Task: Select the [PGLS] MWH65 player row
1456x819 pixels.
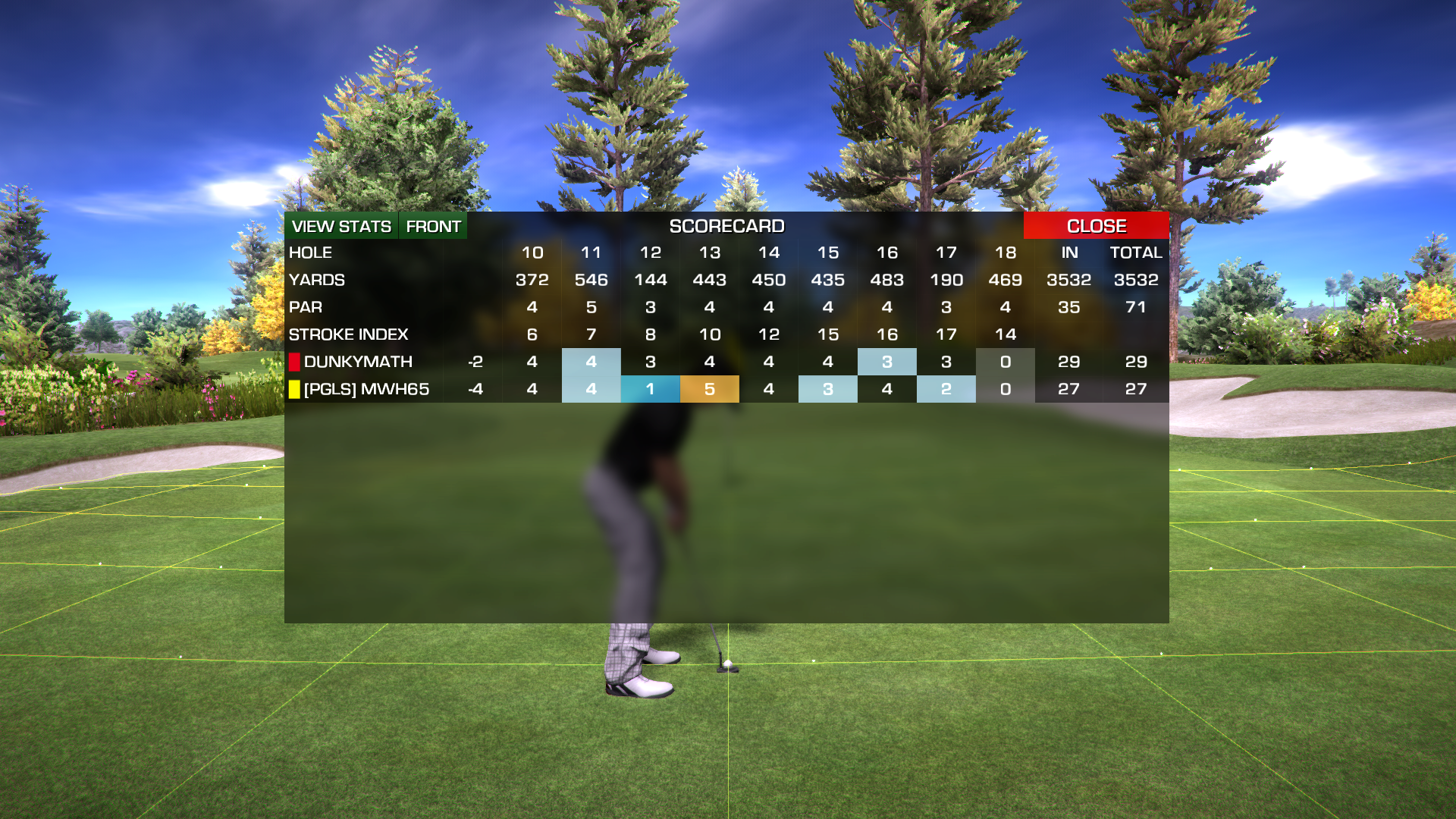Action: (366, 389)
